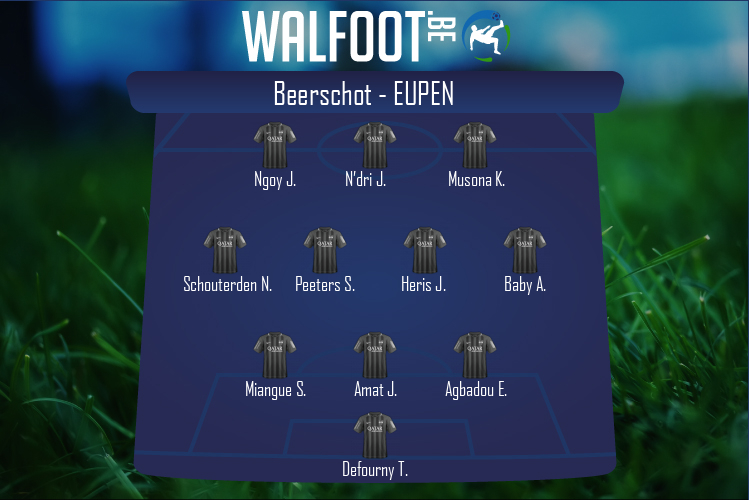
Task: Select goalkeeper Defourny T.
Action: [375, 436]
